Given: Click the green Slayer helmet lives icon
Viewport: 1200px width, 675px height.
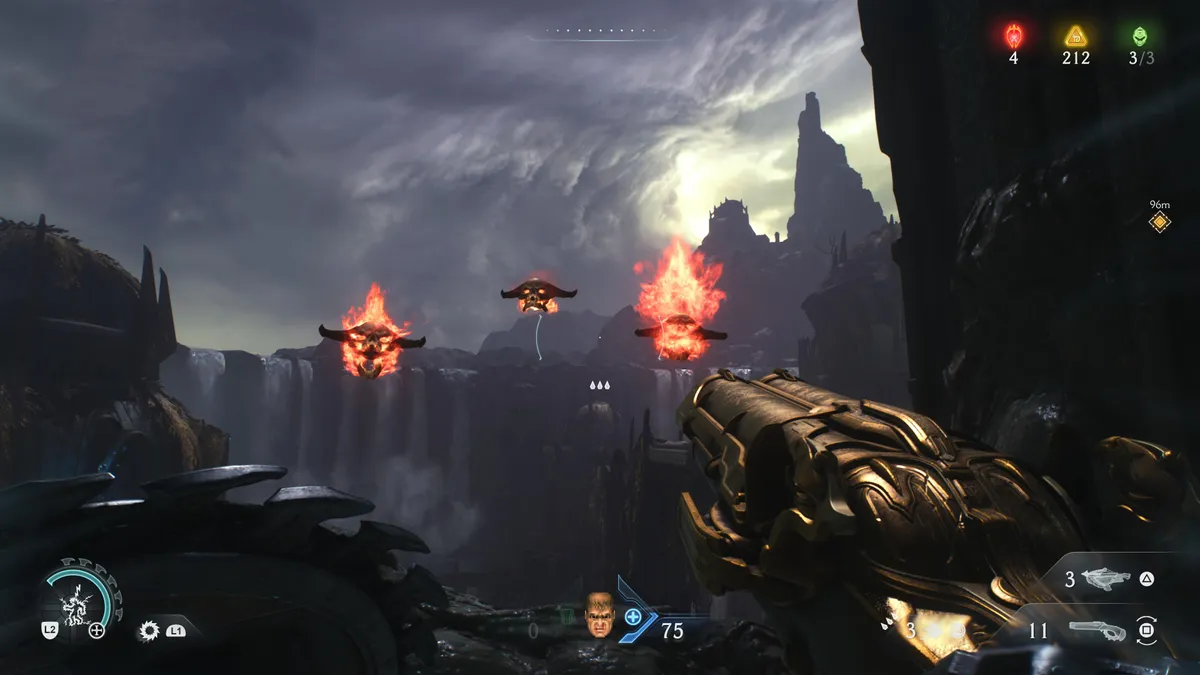Looking at the screenshot, I should pyautogui.click(x=1140, y=36).
